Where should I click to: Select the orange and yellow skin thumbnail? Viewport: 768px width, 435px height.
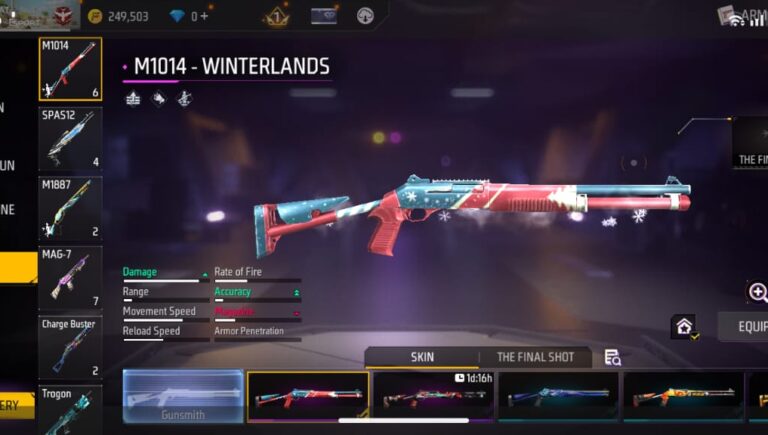click(683, 396)
